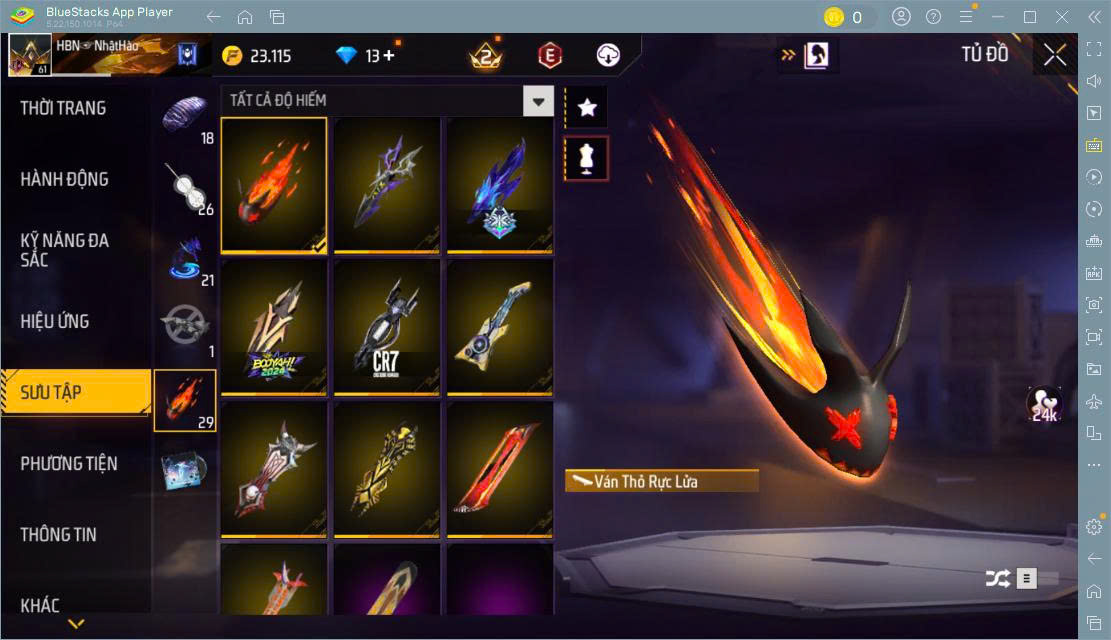
Task: Open the Hiệu Ứng tab
Action: pos(55,321)
